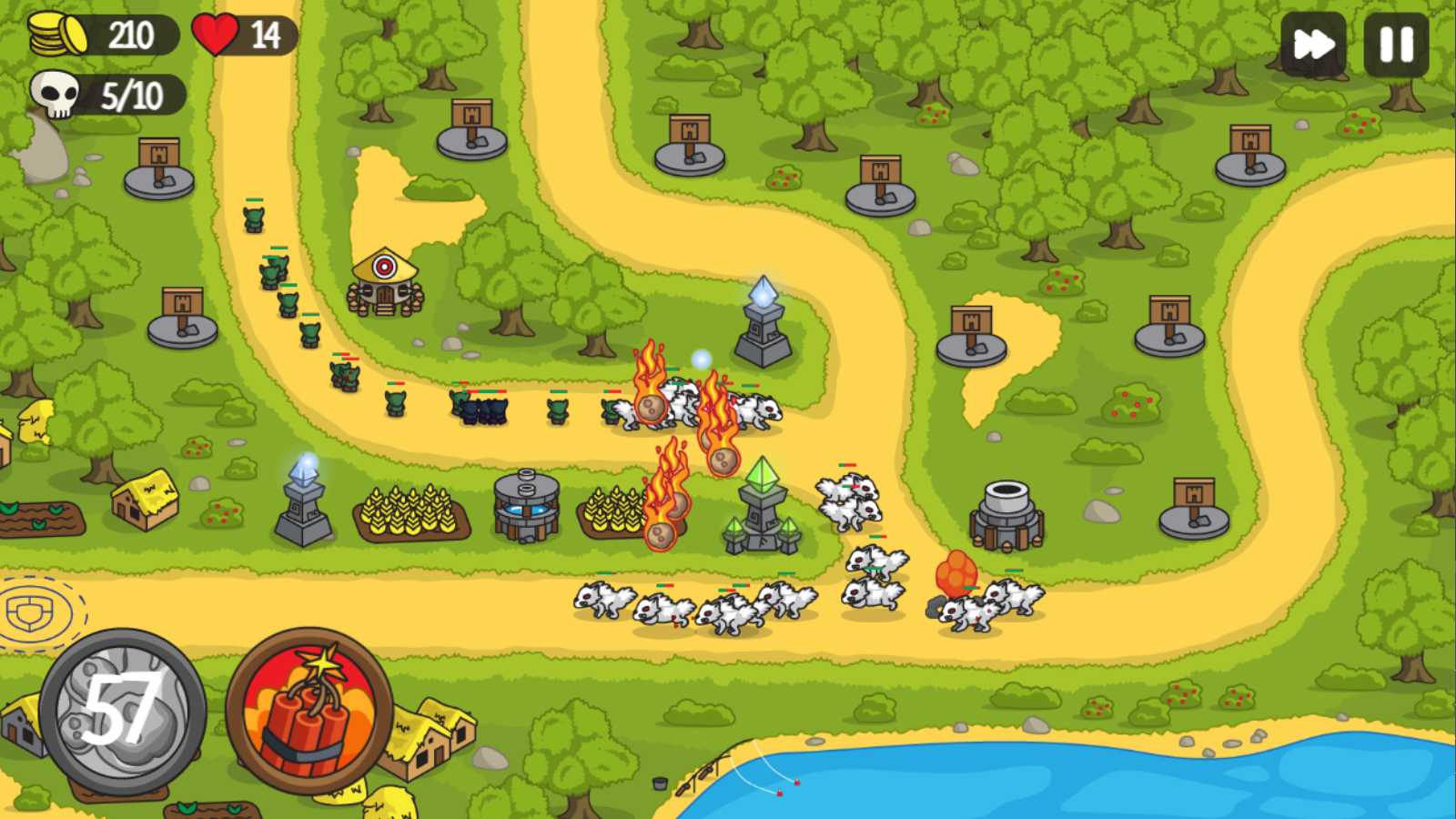This screenshot has width=1456, height=819.
Task: Pause the game
Action: pos(1396,45)
